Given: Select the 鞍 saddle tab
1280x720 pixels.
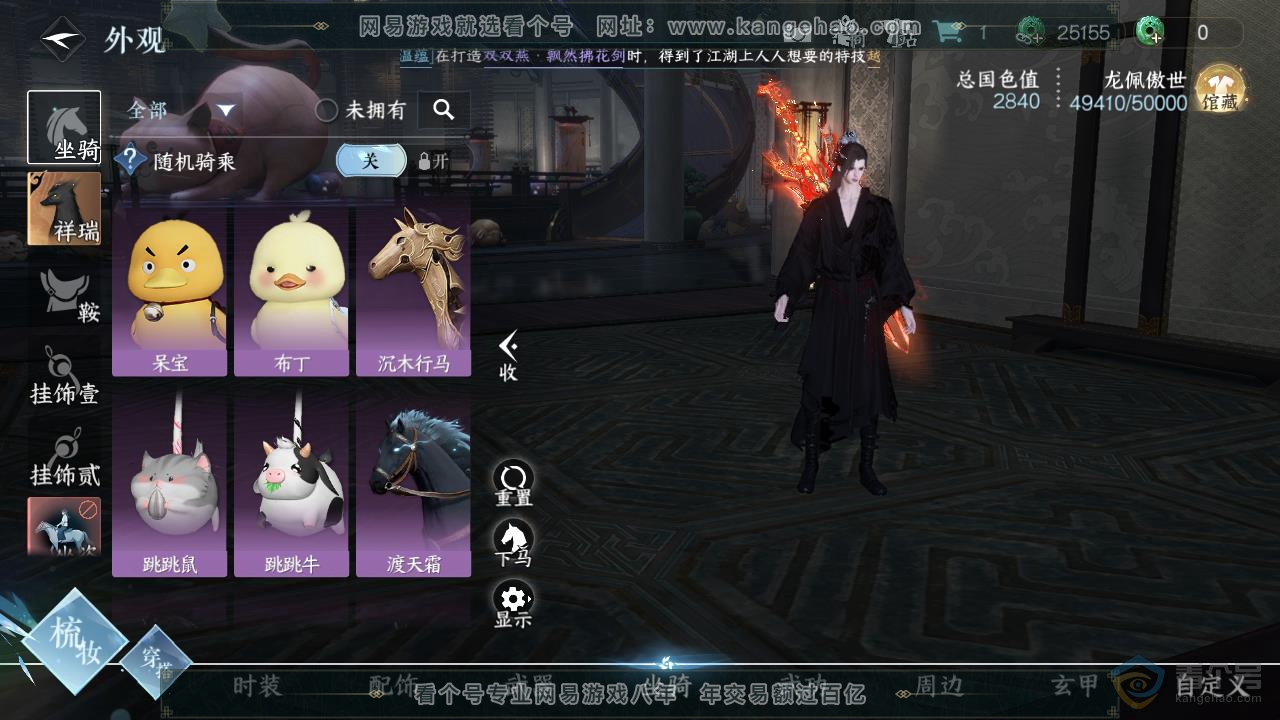Looking at the screenshot, I should 70,296.
